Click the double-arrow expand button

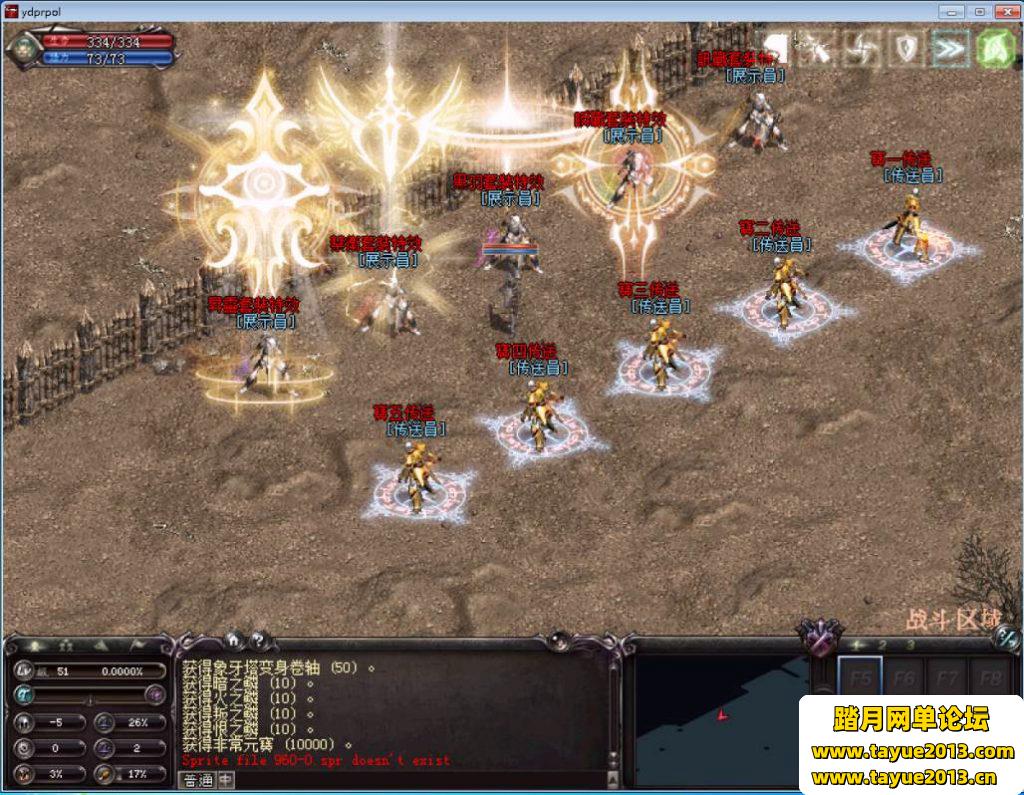(949, 47)
